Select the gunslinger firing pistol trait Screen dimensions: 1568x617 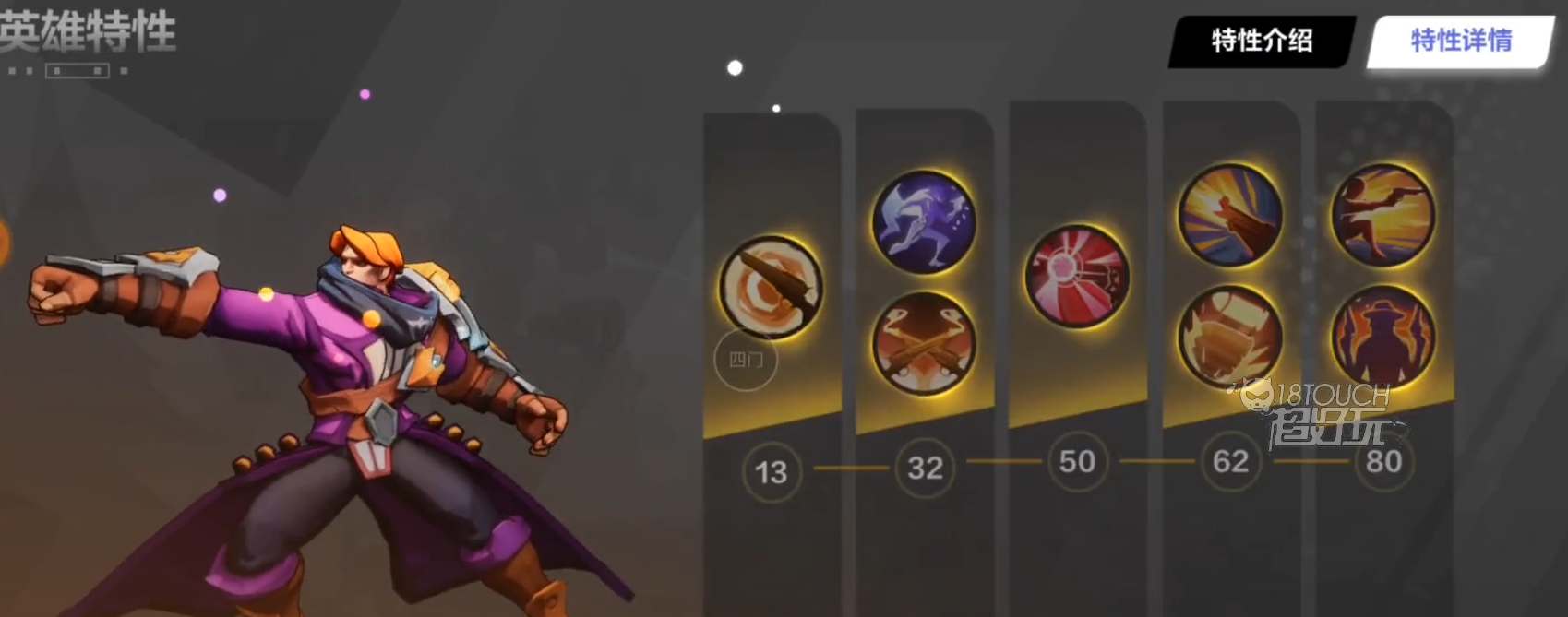point(1382,216)
